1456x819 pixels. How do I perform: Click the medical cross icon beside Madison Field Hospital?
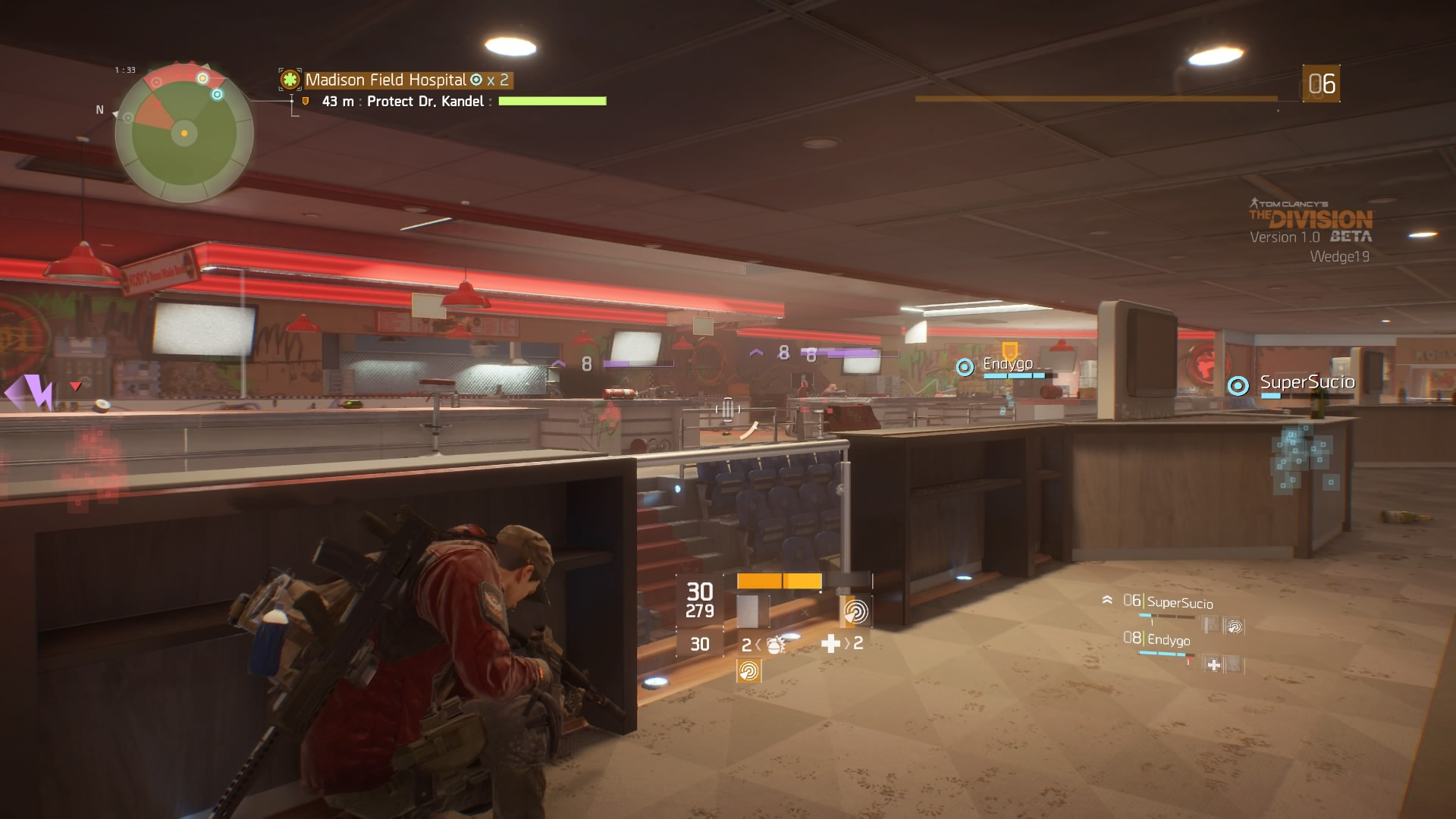(290, 79)
